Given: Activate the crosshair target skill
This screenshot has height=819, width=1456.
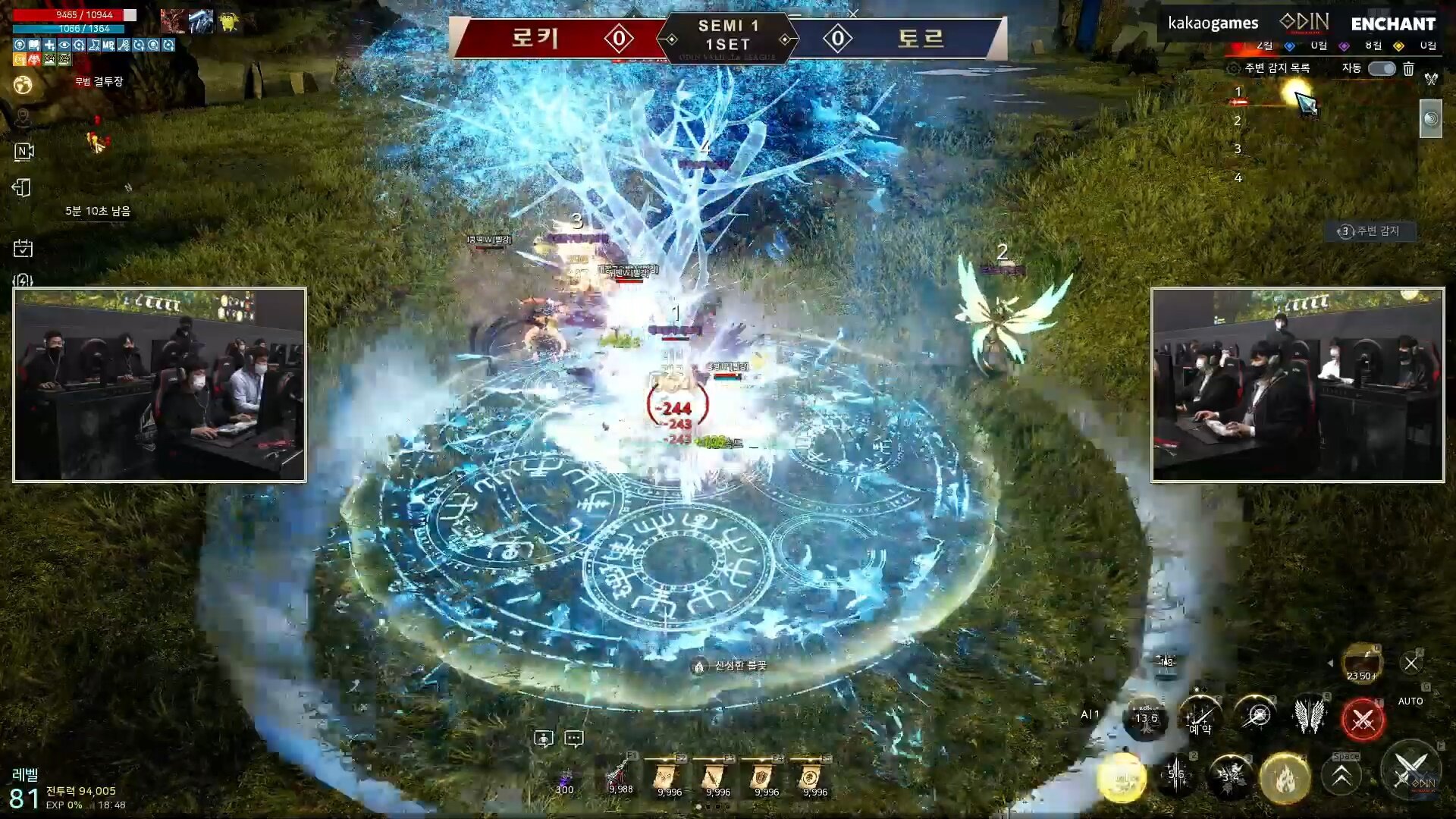Looking at the screenshot, I should [x=1257, y=715].
